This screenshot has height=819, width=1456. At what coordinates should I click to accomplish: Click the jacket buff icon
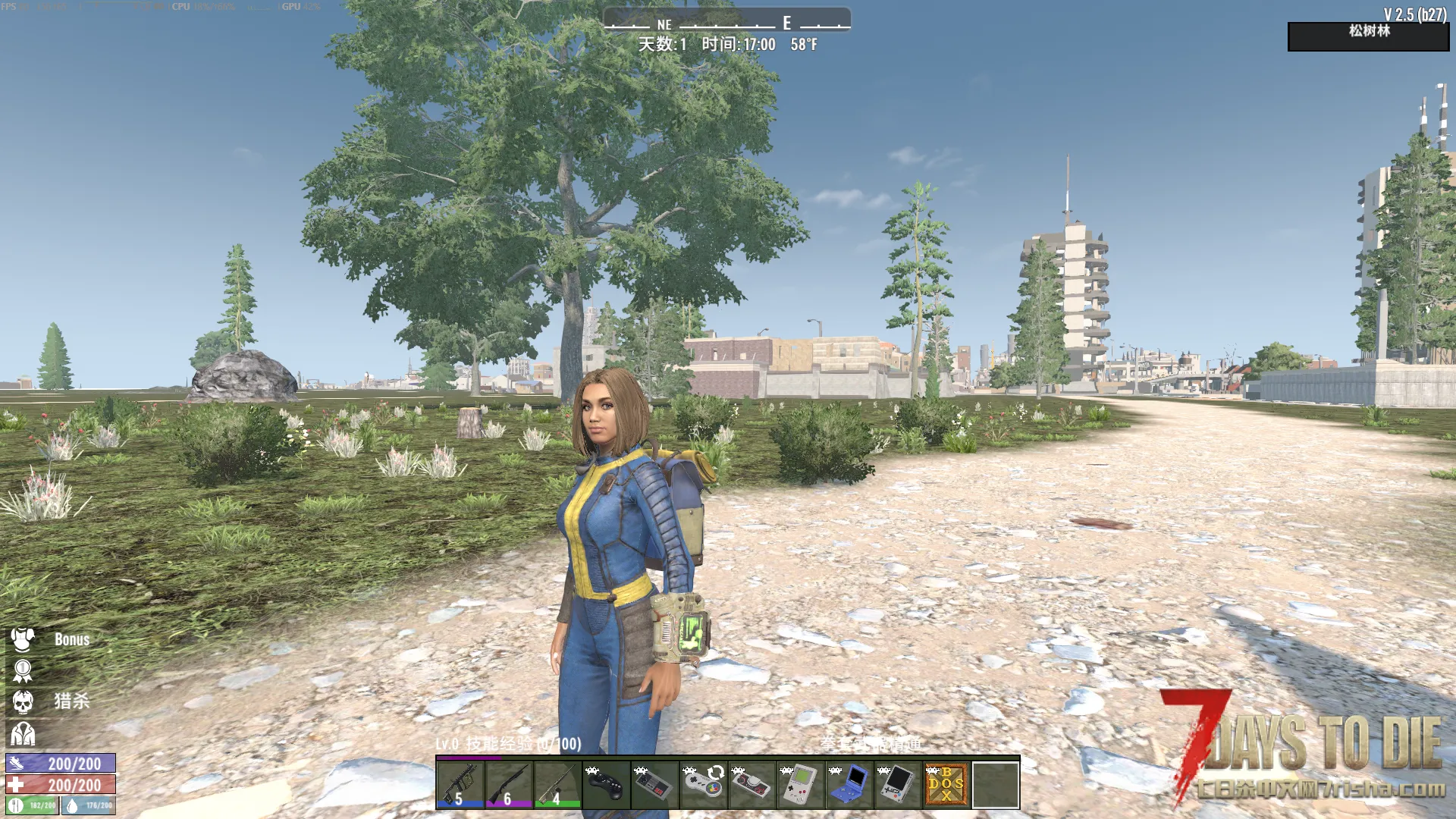tap(23, 733)
